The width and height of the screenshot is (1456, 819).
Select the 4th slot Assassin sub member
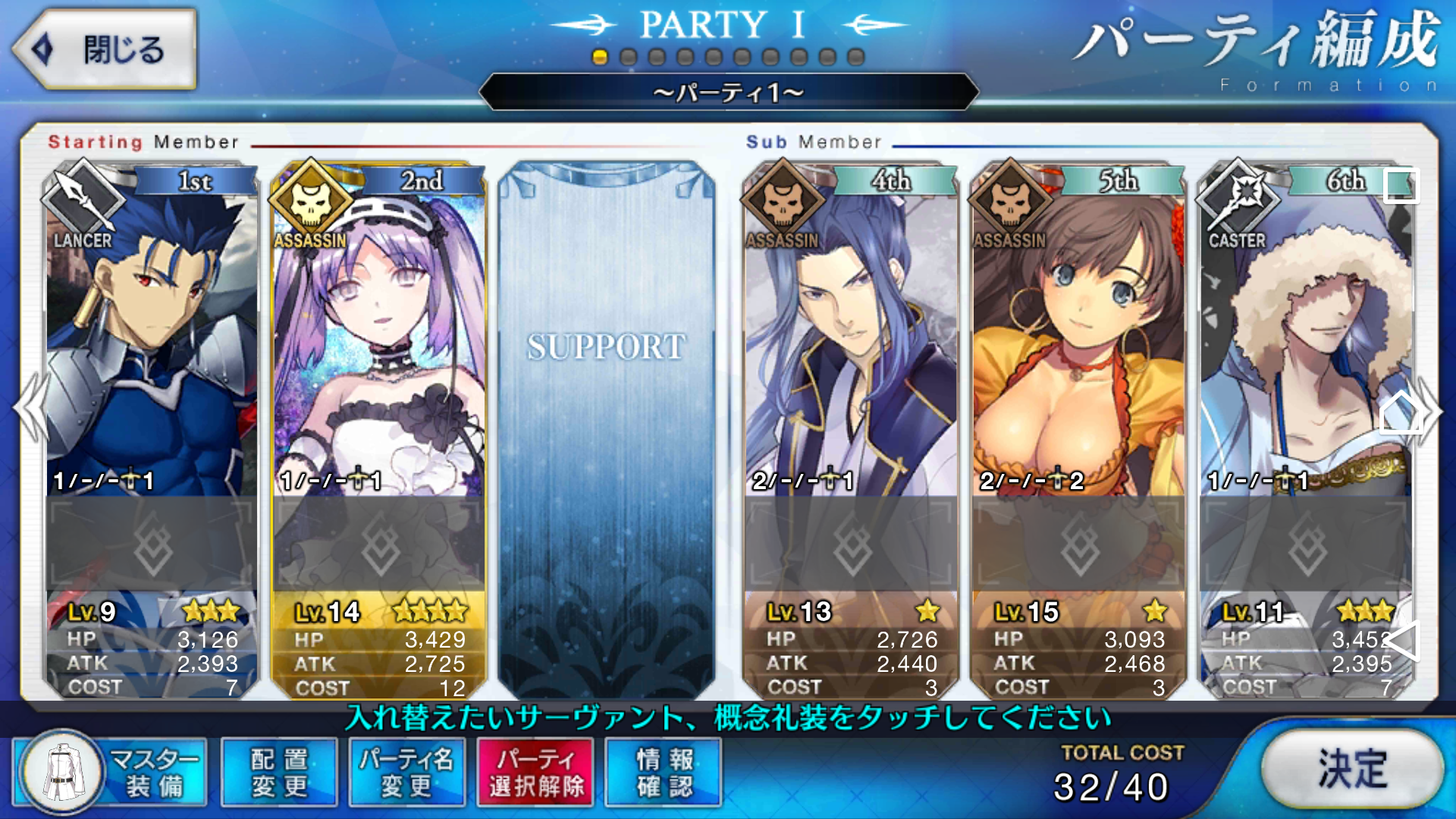click(851, 341)
